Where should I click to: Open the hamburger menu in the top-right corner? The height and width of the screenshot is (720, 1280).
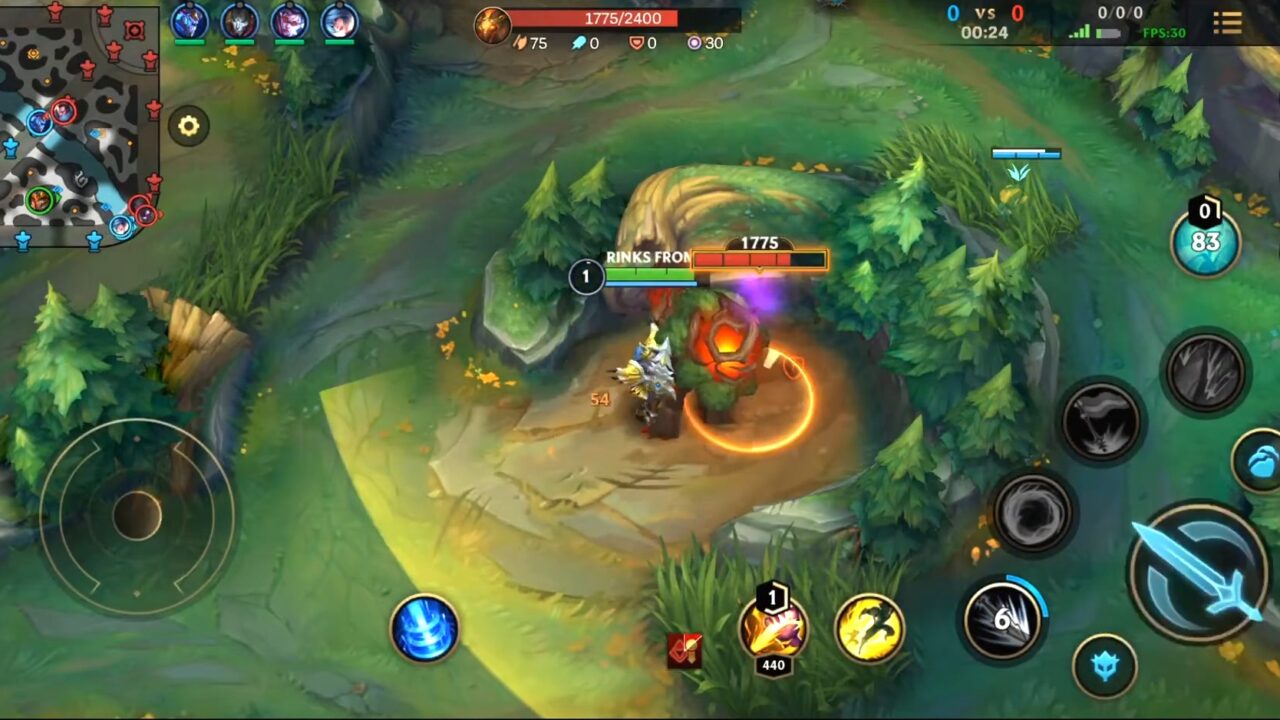pos(1228,24)
